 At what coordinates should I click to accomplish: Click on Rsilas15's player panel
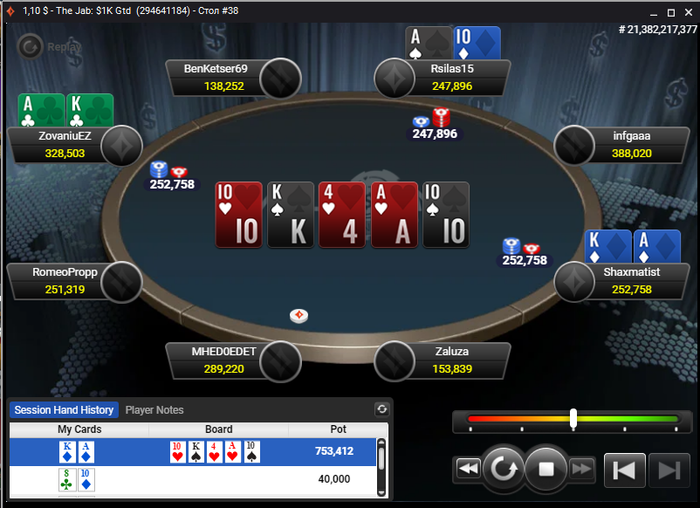pos(452,78)
